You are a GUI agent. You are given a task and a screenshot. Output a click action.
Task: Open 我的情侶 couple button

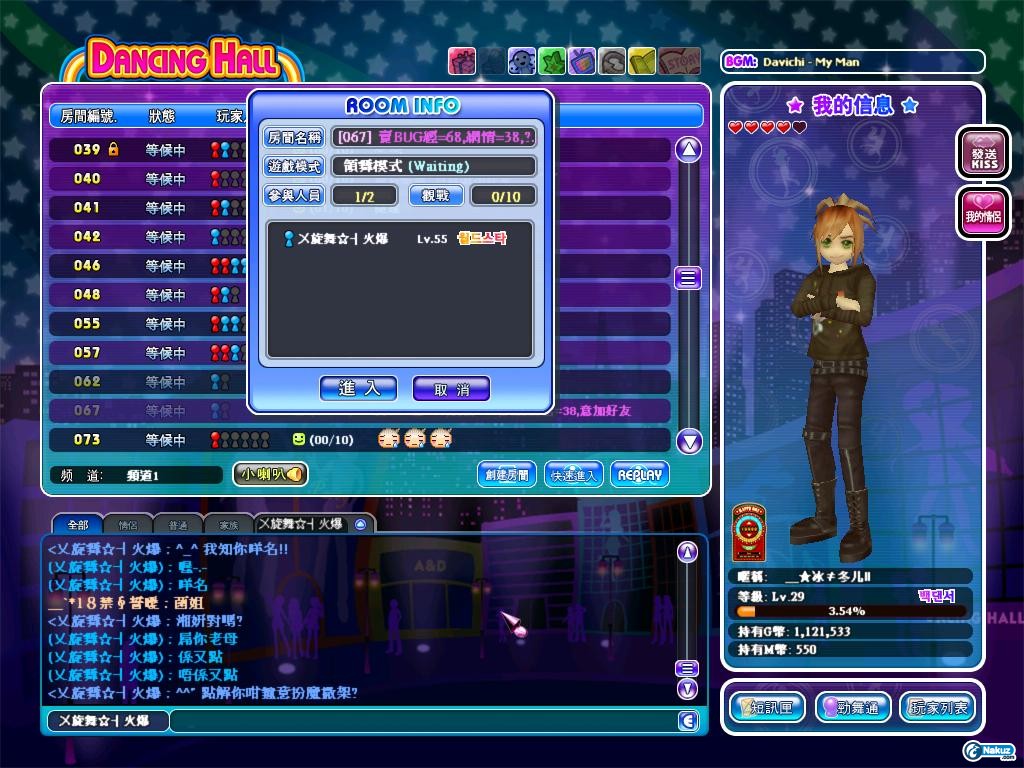(983, 213)
